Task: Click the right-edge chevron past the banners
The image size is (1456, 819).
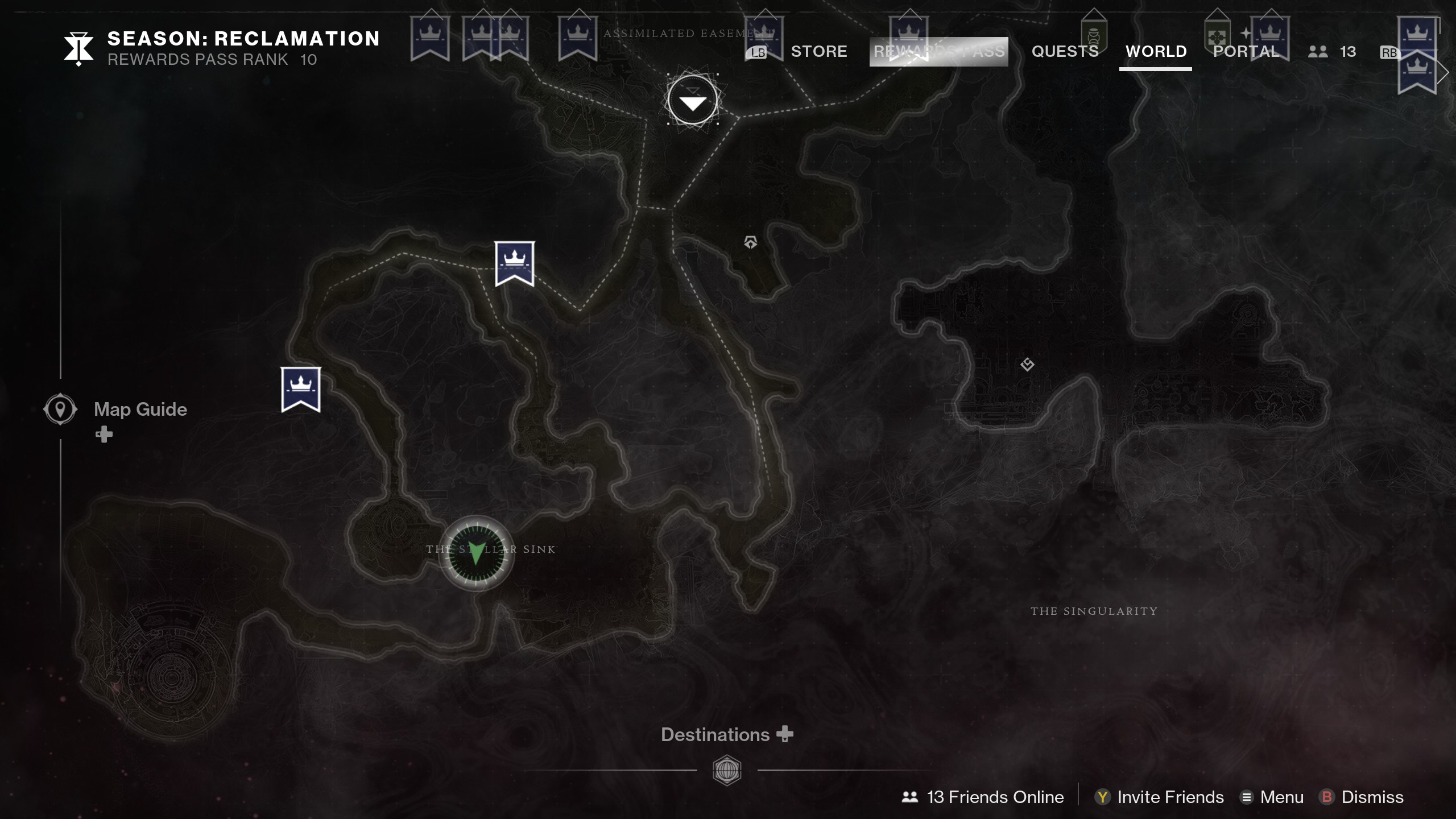Action: pos(1445,72)
